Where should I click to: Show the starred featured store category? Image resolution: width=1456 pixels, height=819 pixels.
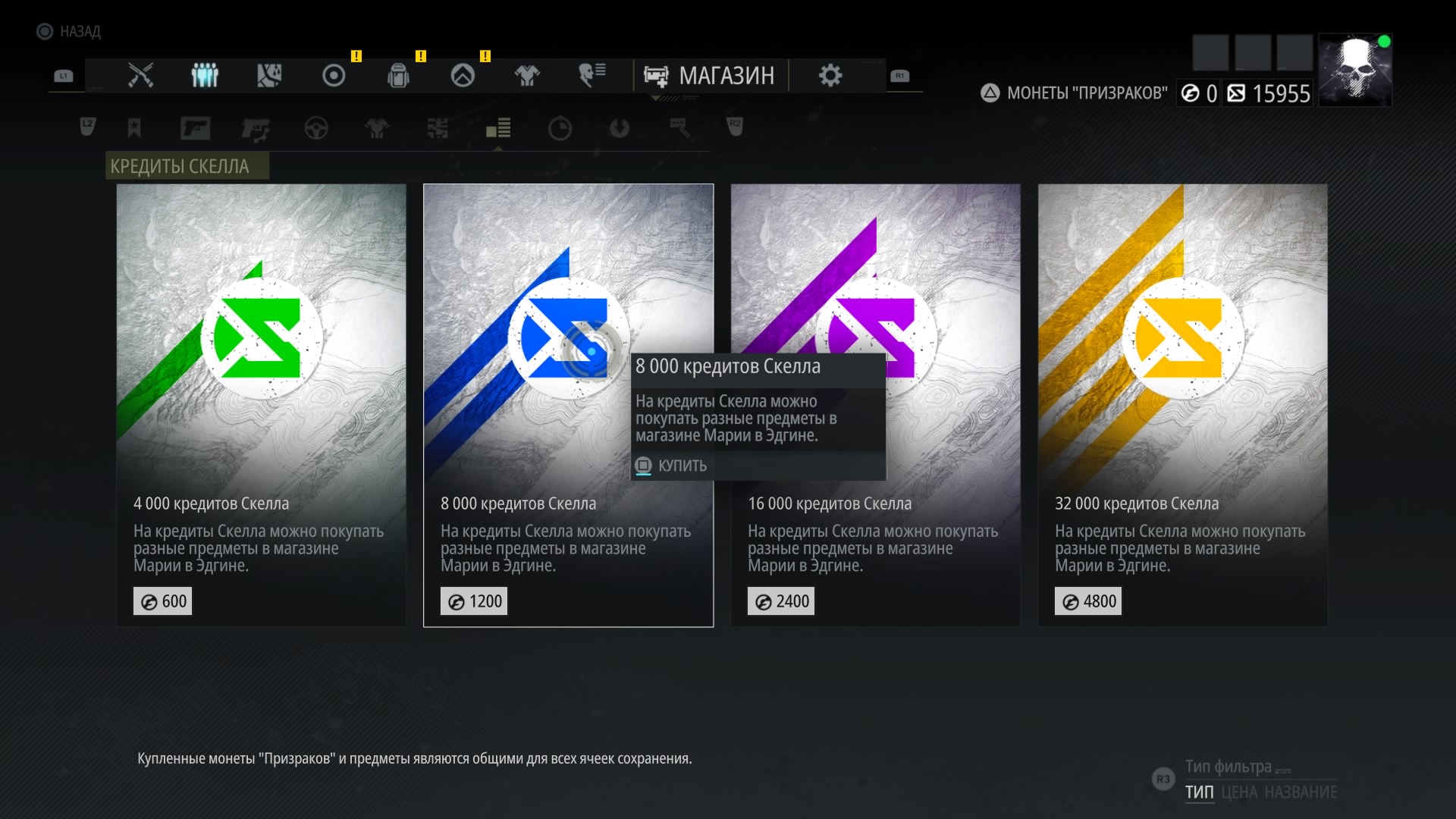[134, 128]
